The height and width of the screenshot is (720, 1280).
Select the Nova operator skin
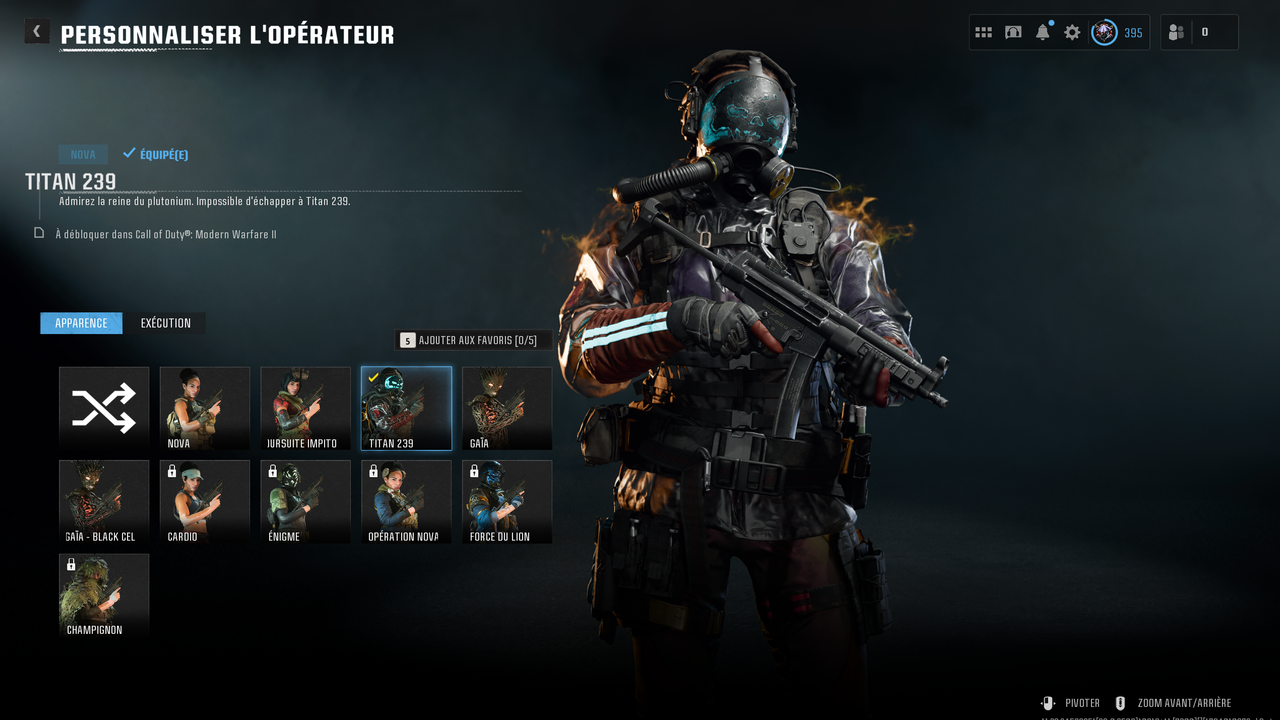tap(205, 408)
